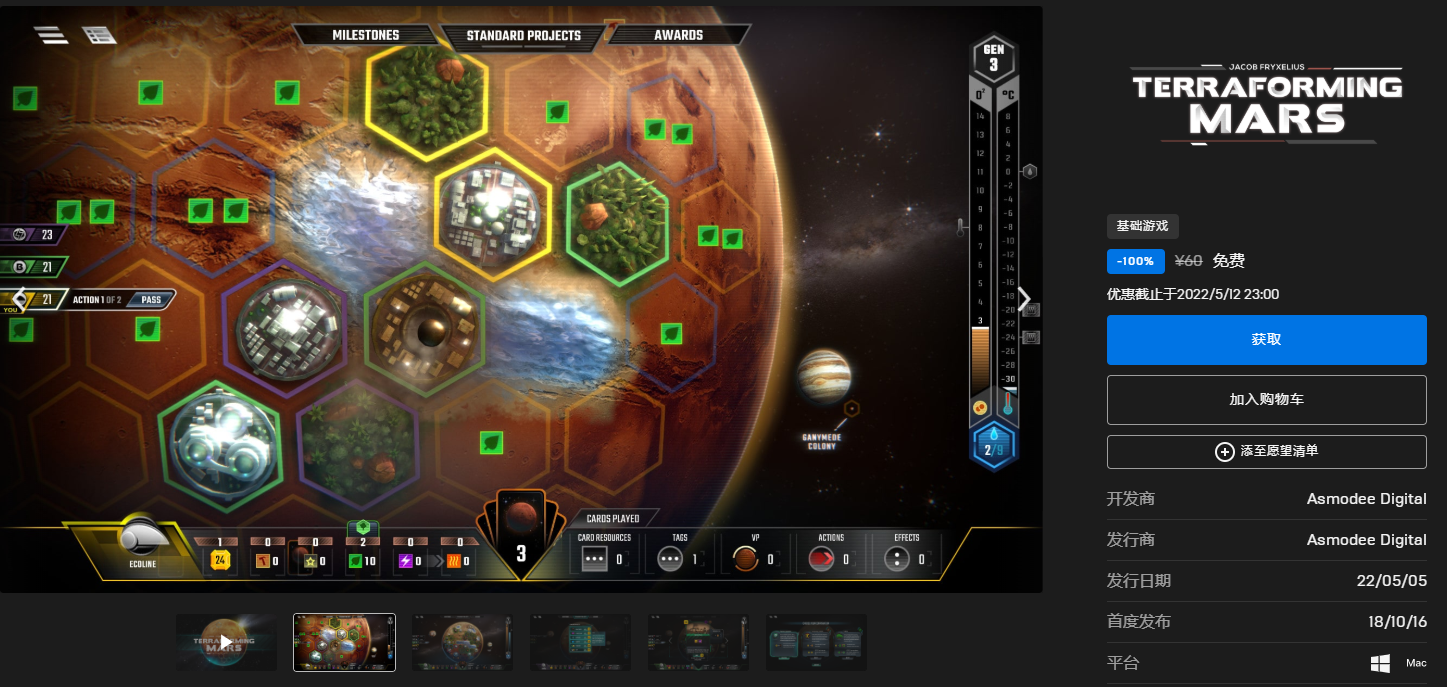Open the hand of 3 cards
The height and width of the screenshot is (687, 1447).
tap(521, 535)
